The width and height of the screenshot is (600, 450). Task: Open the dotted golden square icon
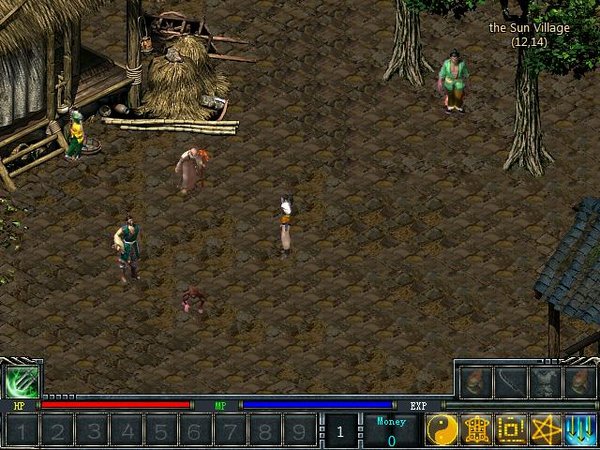tap(511, 429)
